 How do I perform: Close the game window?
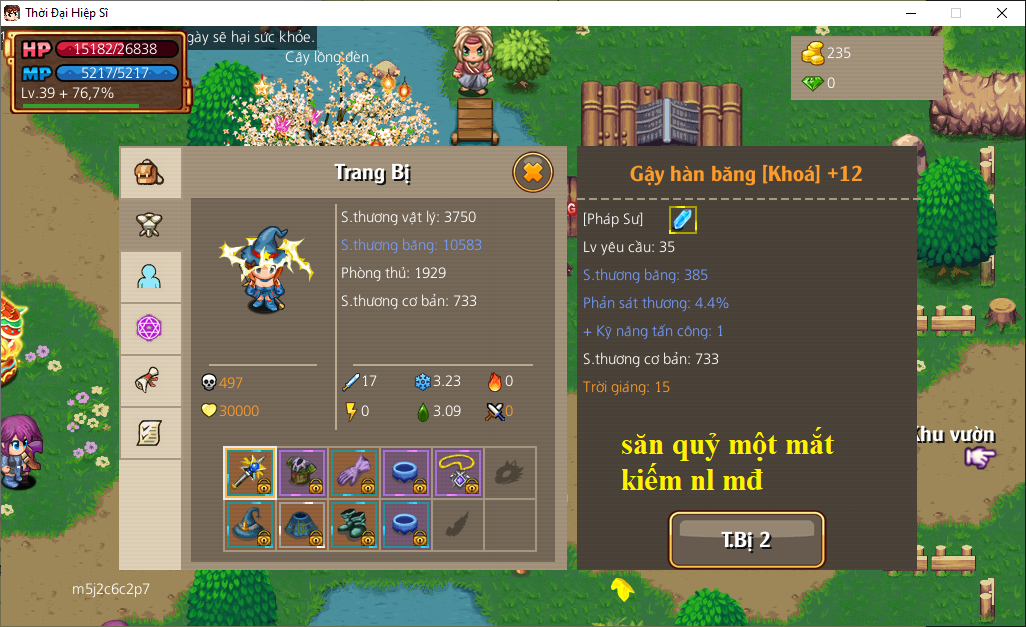pyautogui.click(x=1001, y=13)
